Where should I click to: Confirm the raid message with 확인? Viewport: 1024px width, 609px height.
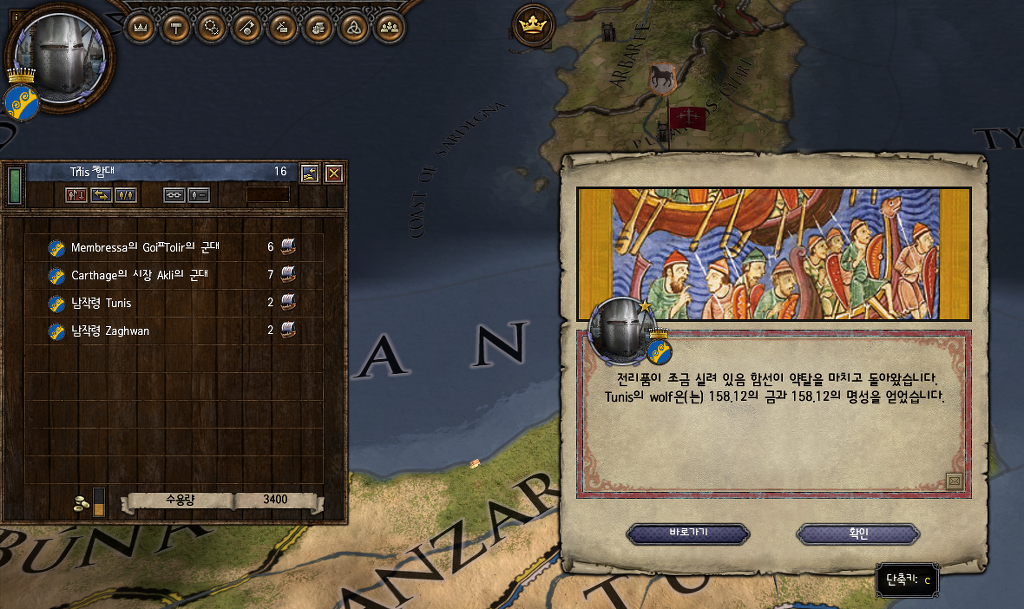pos(857,533)
